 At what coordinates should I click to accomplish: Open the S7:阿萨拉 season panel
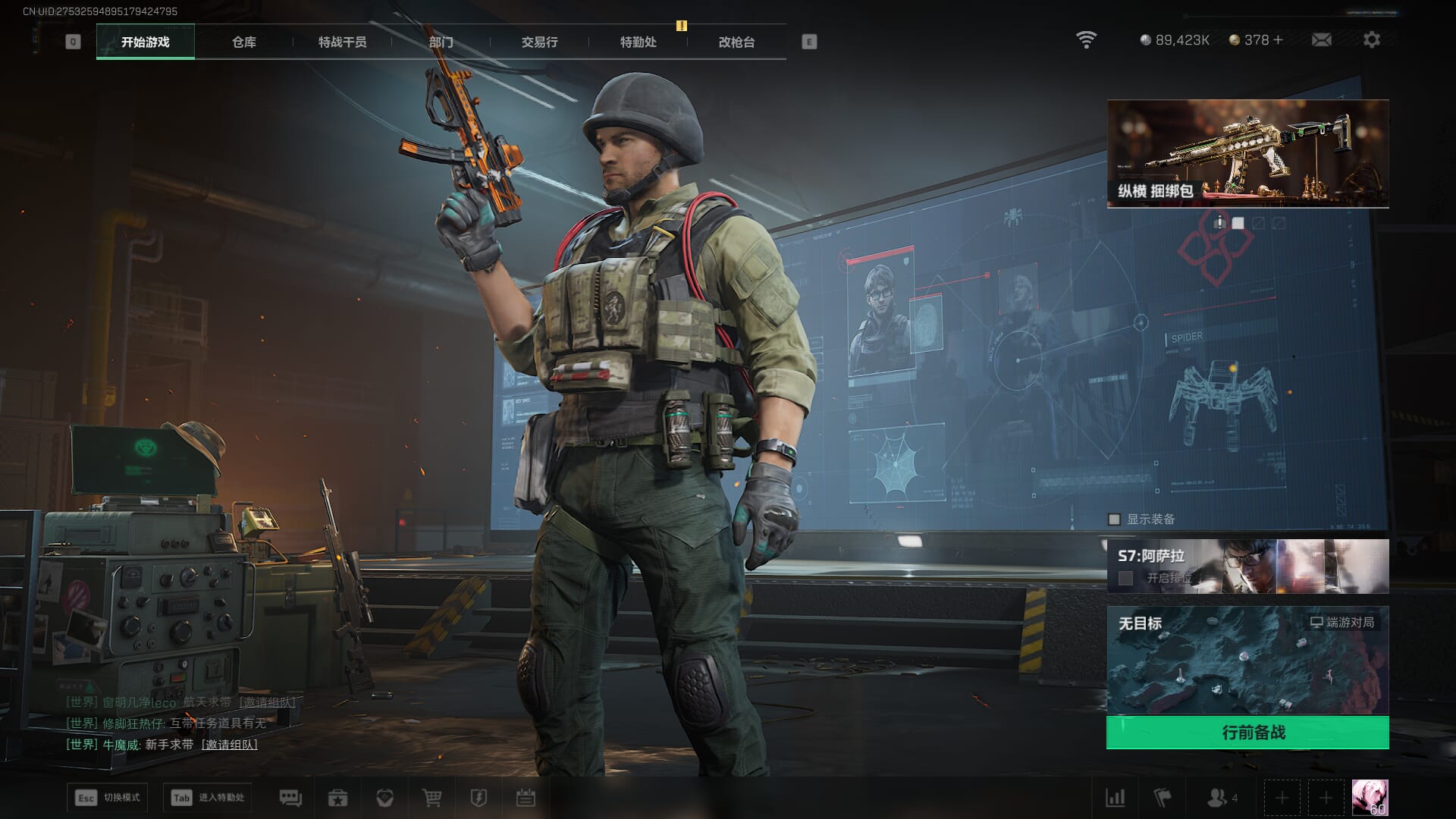1247,566
